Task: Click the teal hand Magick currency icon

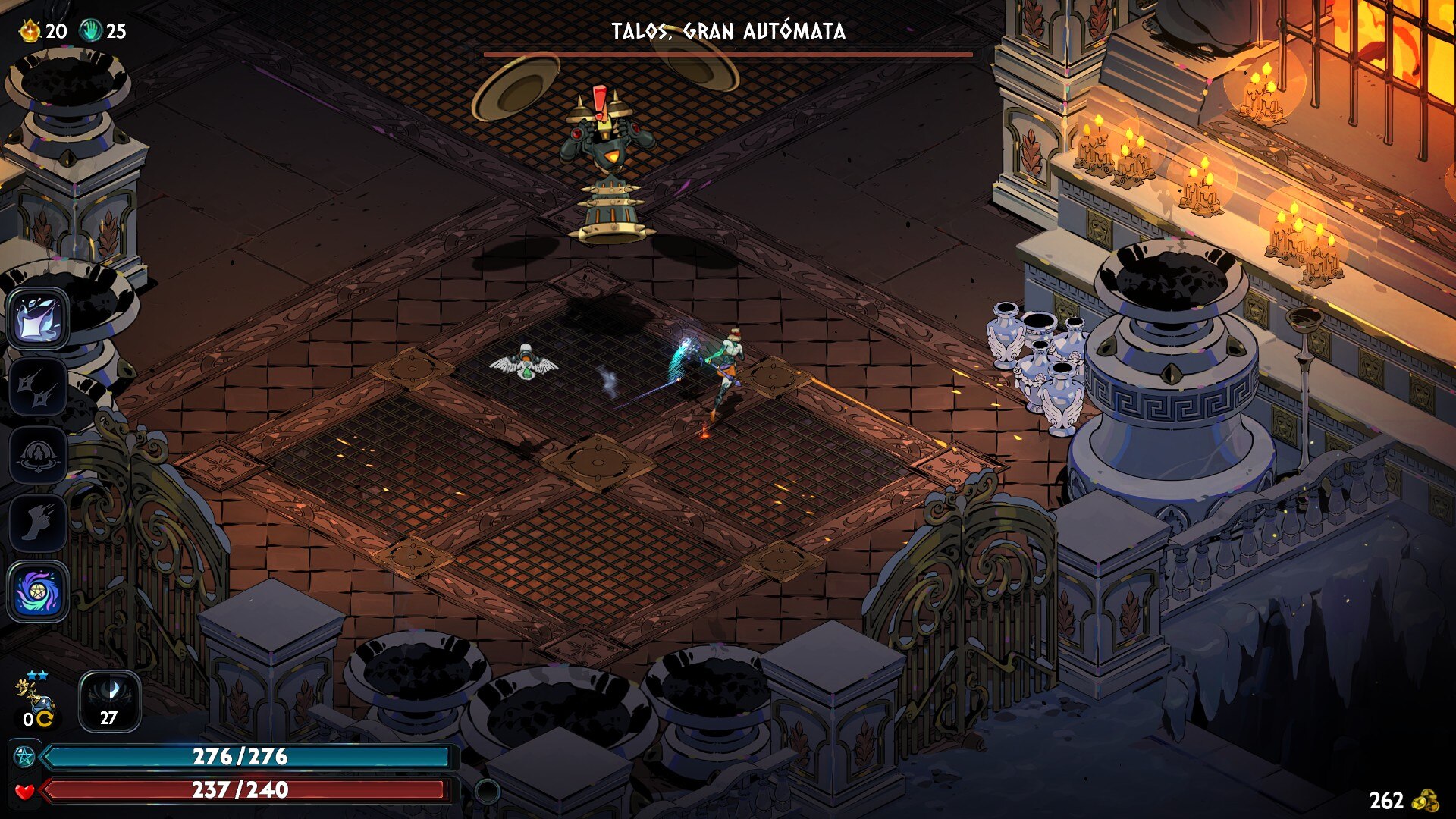Action: (x=93, y=32)
